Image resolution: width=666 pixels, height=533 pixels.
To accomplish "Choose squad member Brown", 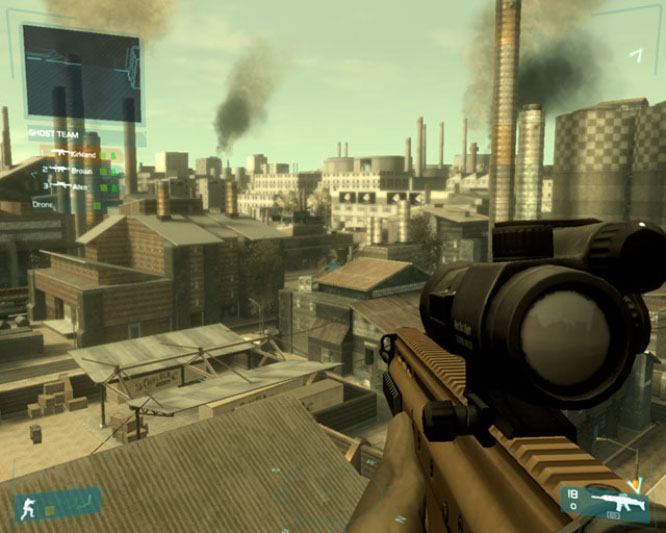I will 82,171.
